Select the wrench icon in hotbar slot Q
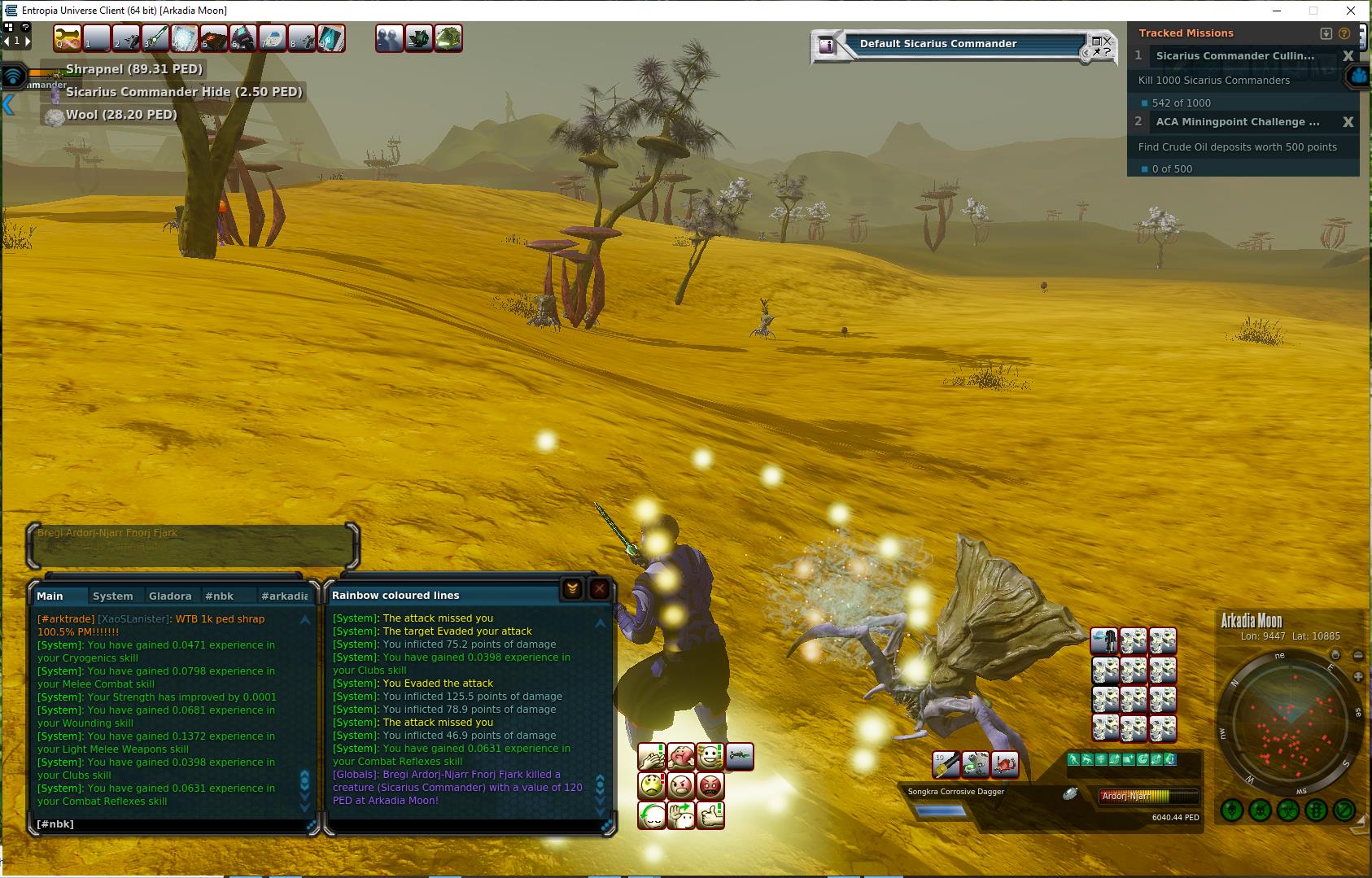 [68, 38]
